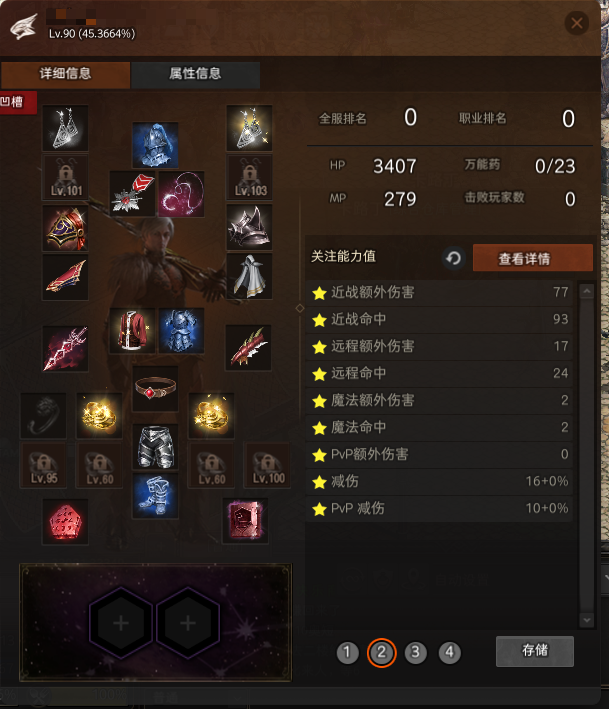Reset tracked stats with the refresh icon
This screenshot has width=609, height=709.
coord(453,258)
